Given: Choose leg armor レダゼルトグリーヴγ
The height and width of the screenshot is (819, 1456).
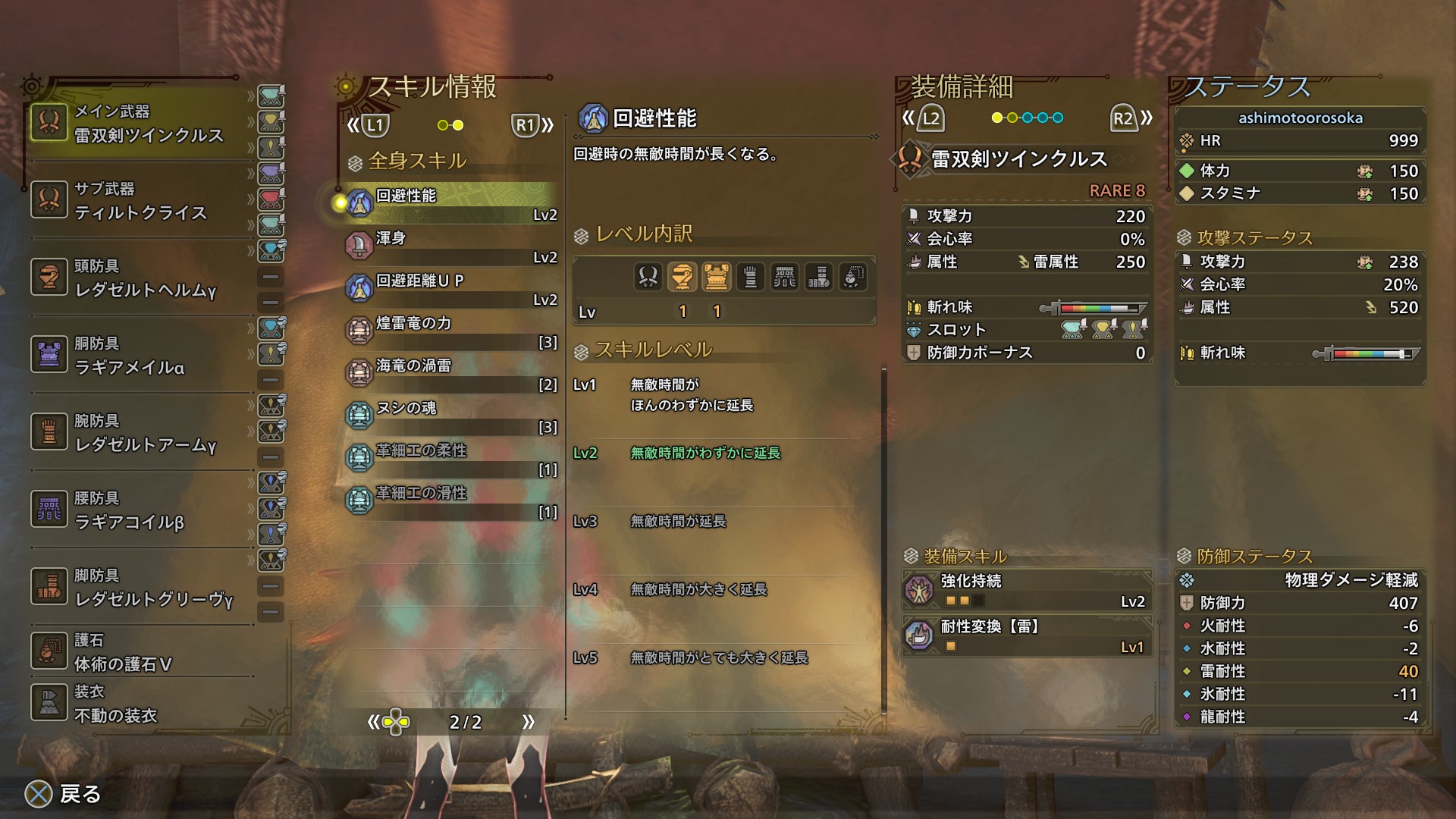Looking at the screenshot, I should click(x=140, y=588).
